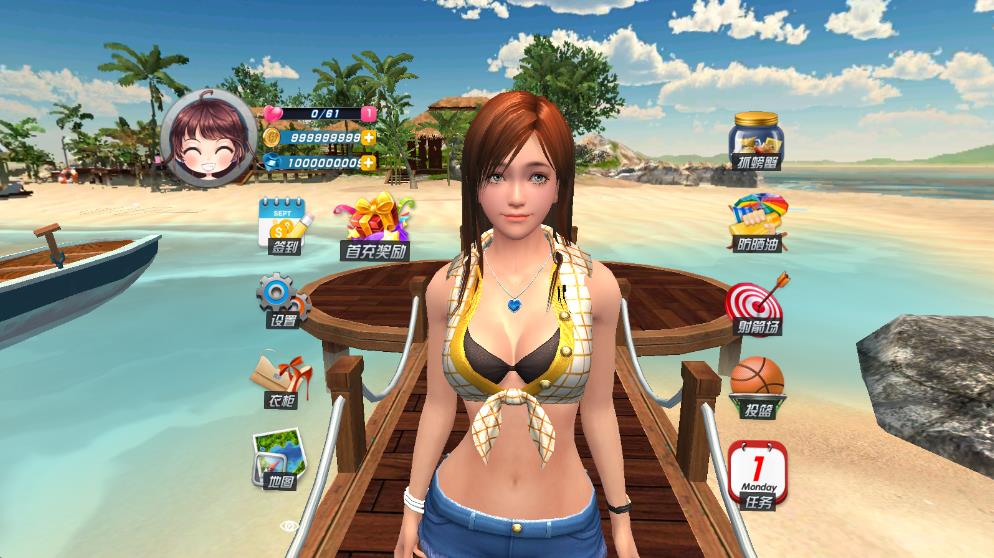Open the player avatar profile

pyautogui.click(x=208, y=140)
